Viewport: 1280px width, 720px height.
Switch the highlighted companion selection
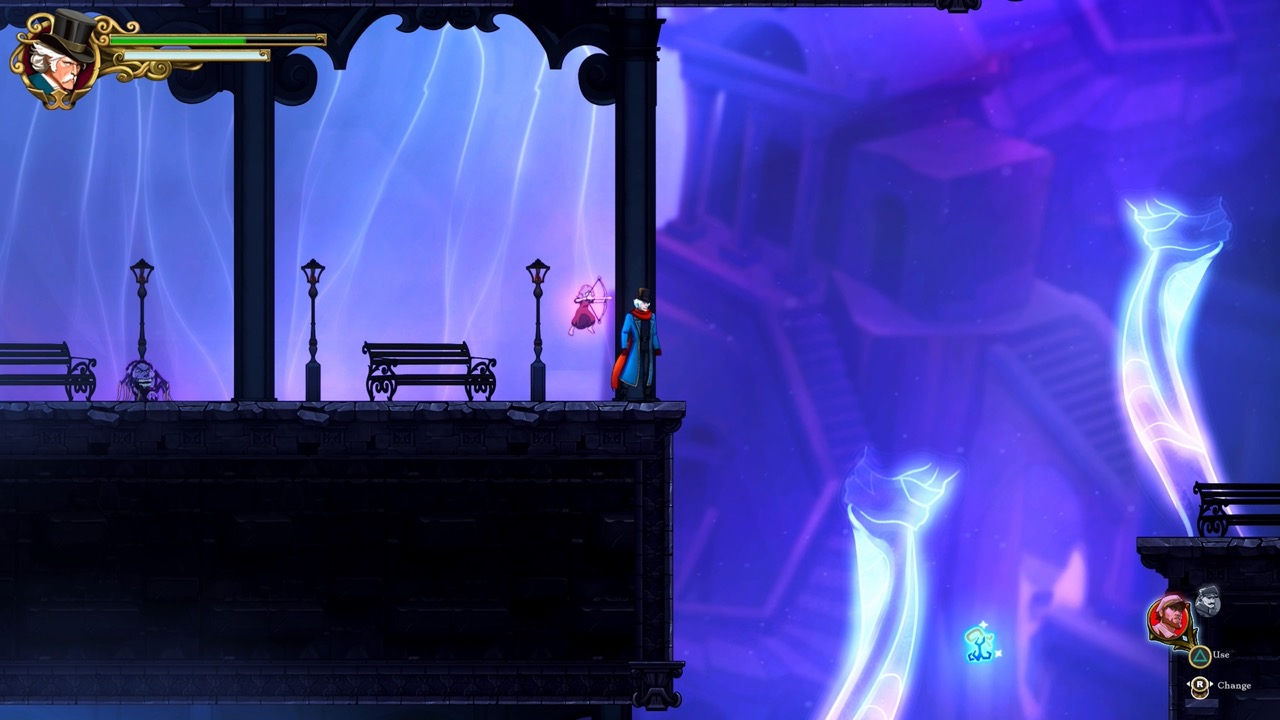tap(1200, 684)
